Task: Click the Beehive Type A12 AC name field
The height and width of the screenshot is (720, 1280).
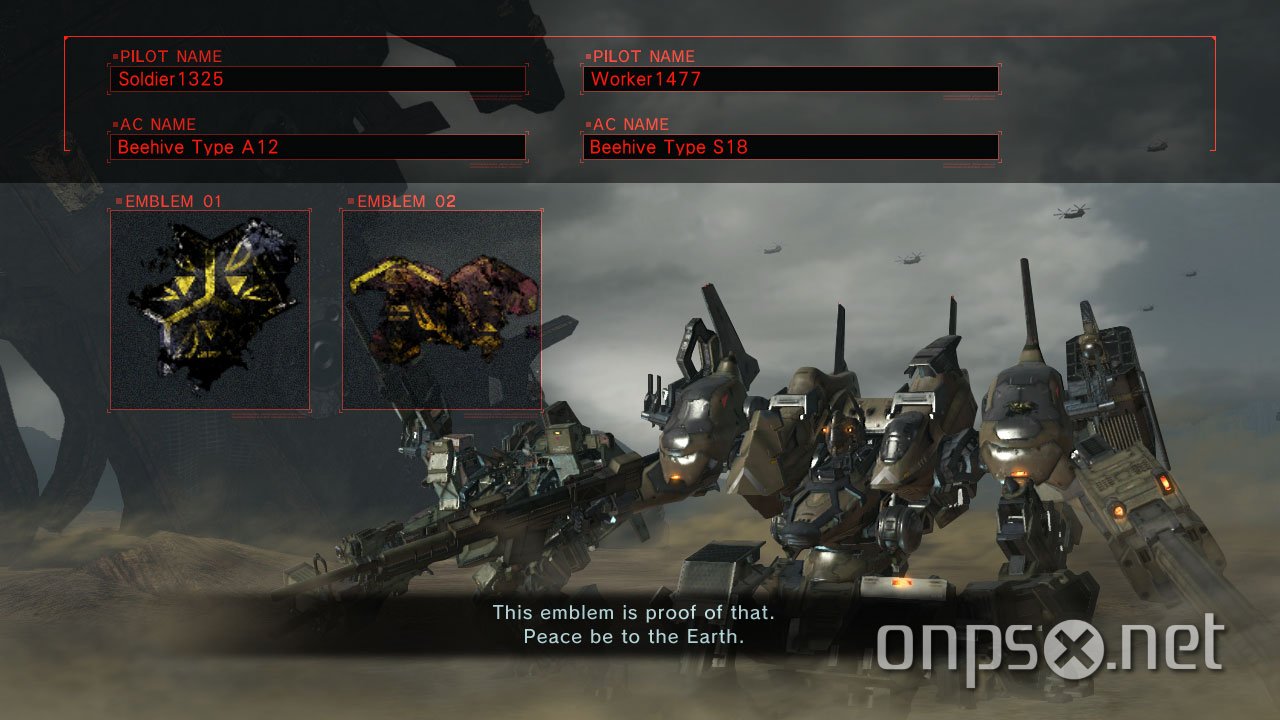Action: 318,147
